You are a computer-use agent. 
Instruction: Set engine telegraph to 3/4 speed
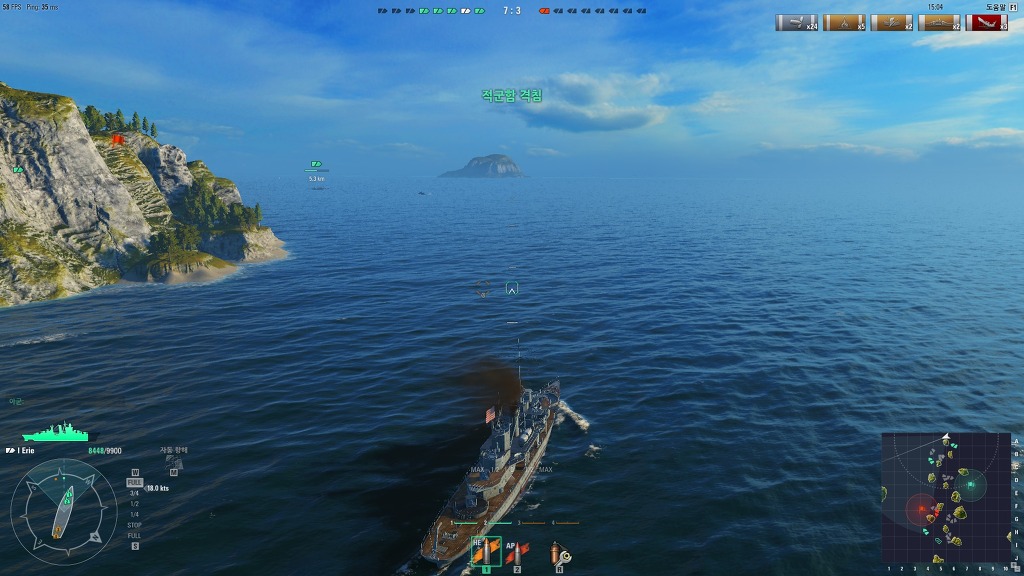[x=134, y=493]
